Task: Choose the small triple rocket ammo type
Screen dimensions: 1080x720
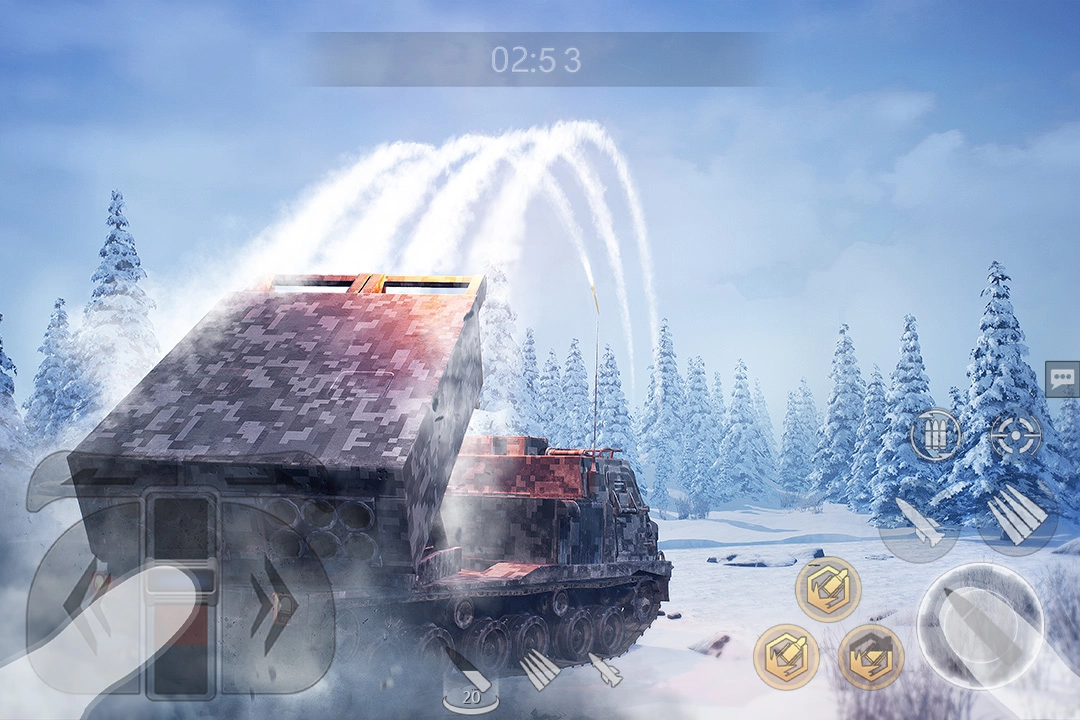Action: pyautogui.click(x=540, y=668)
